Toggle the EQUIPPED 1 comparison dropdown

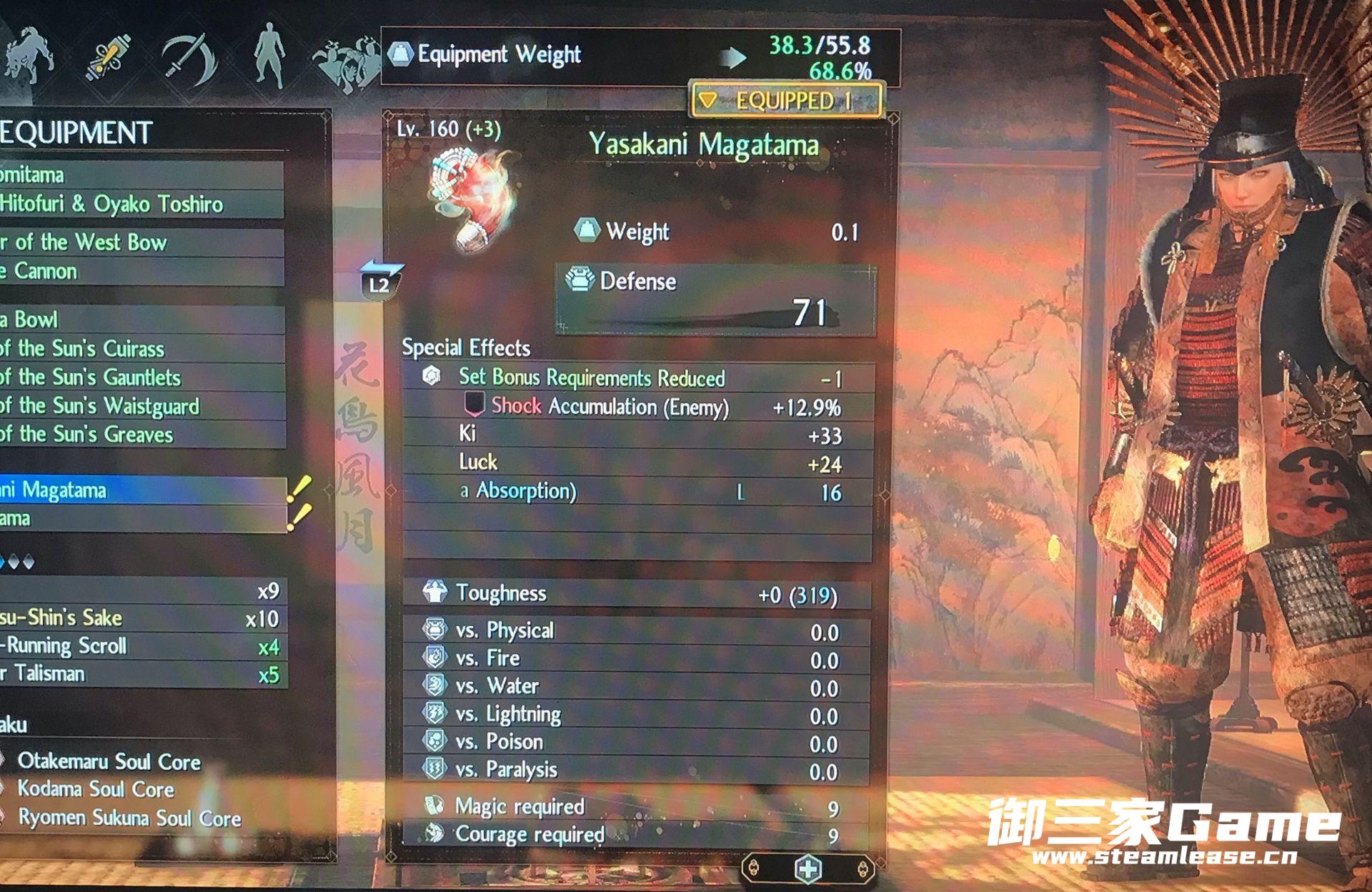(785, 101)
